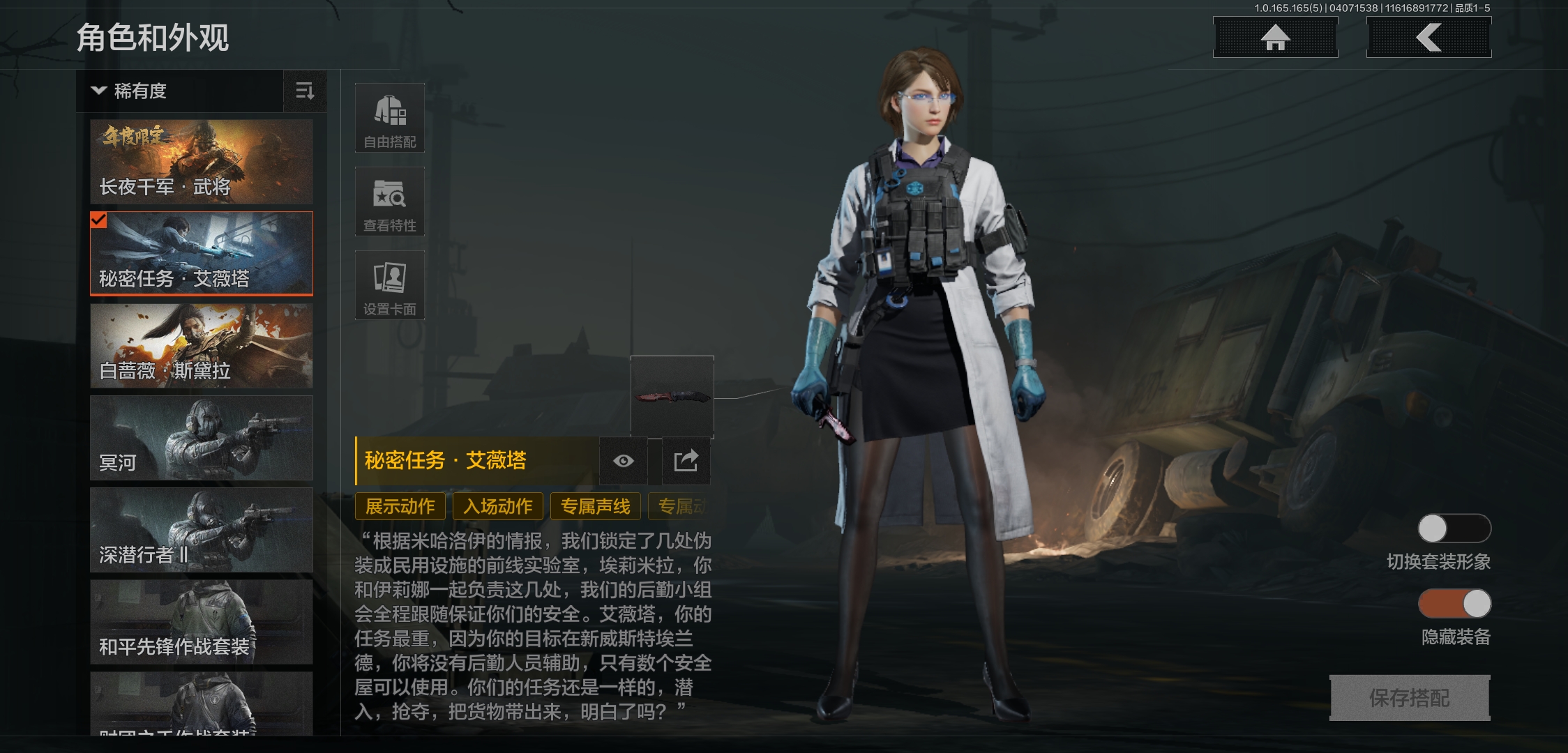1568x753 pixels.
Task: Click the 展示动作 button
Action: (x=400, y=507)
